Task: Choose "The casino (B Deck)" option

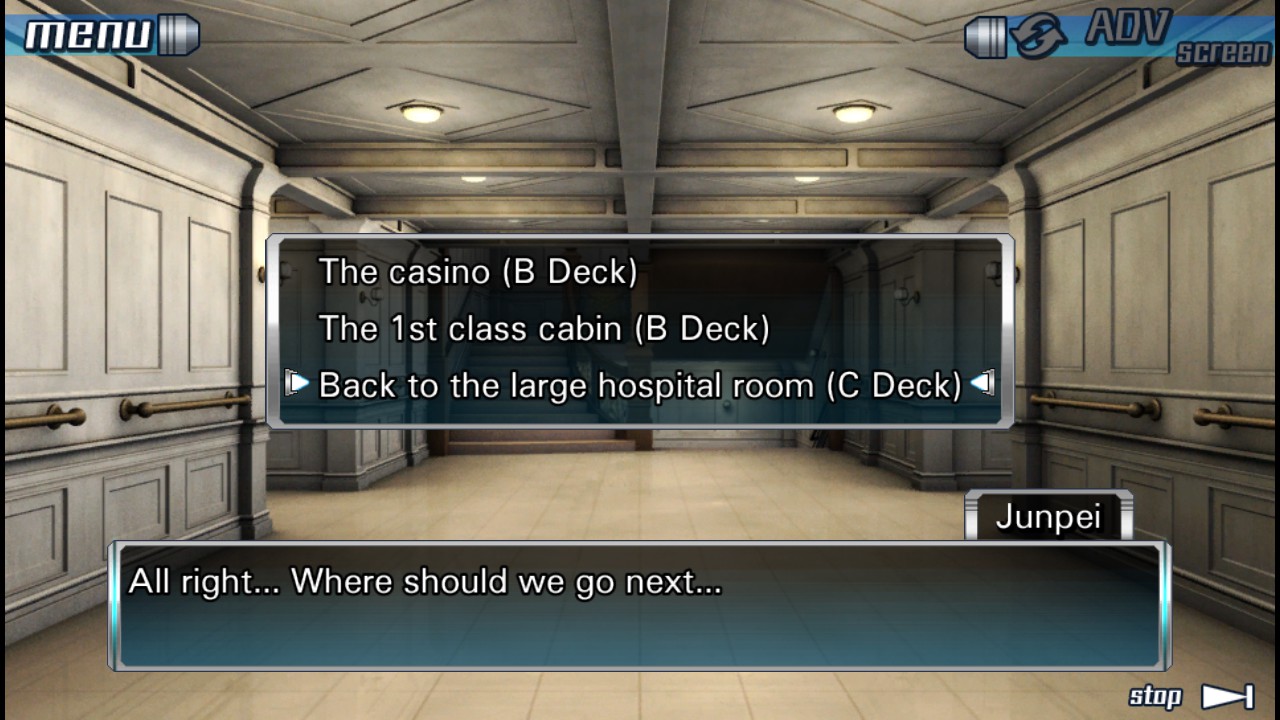Action: (x=478, y=272)
